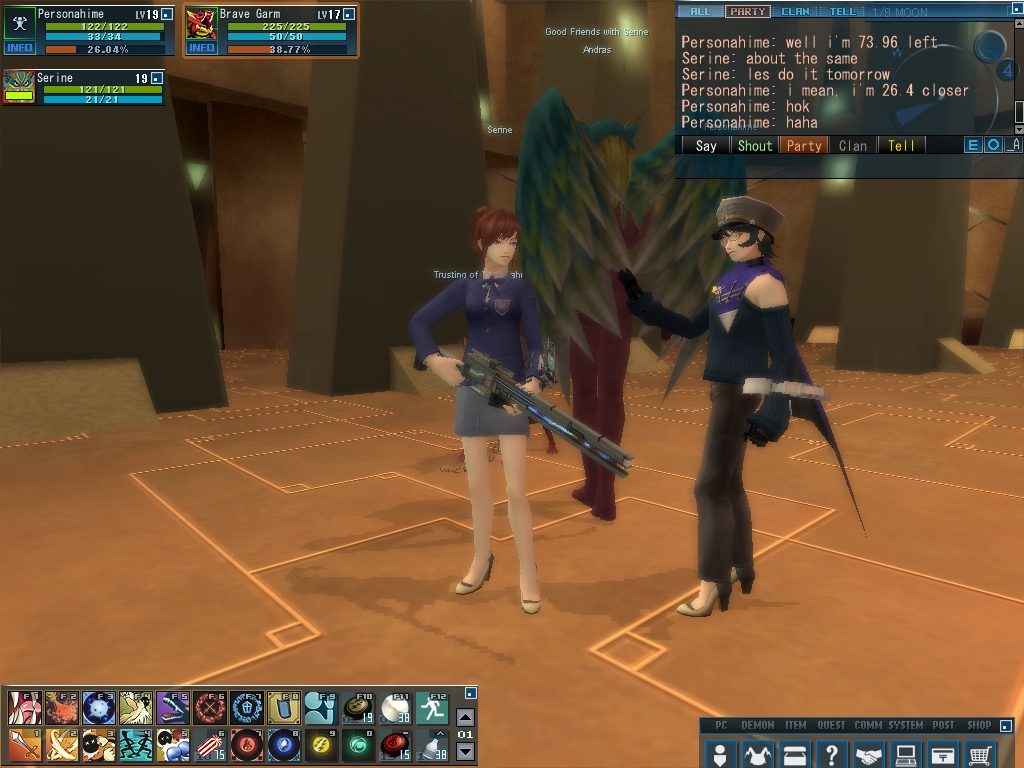Open the Demon menu icon
This screenshot has width=1024, height=768.
(757, 753)
